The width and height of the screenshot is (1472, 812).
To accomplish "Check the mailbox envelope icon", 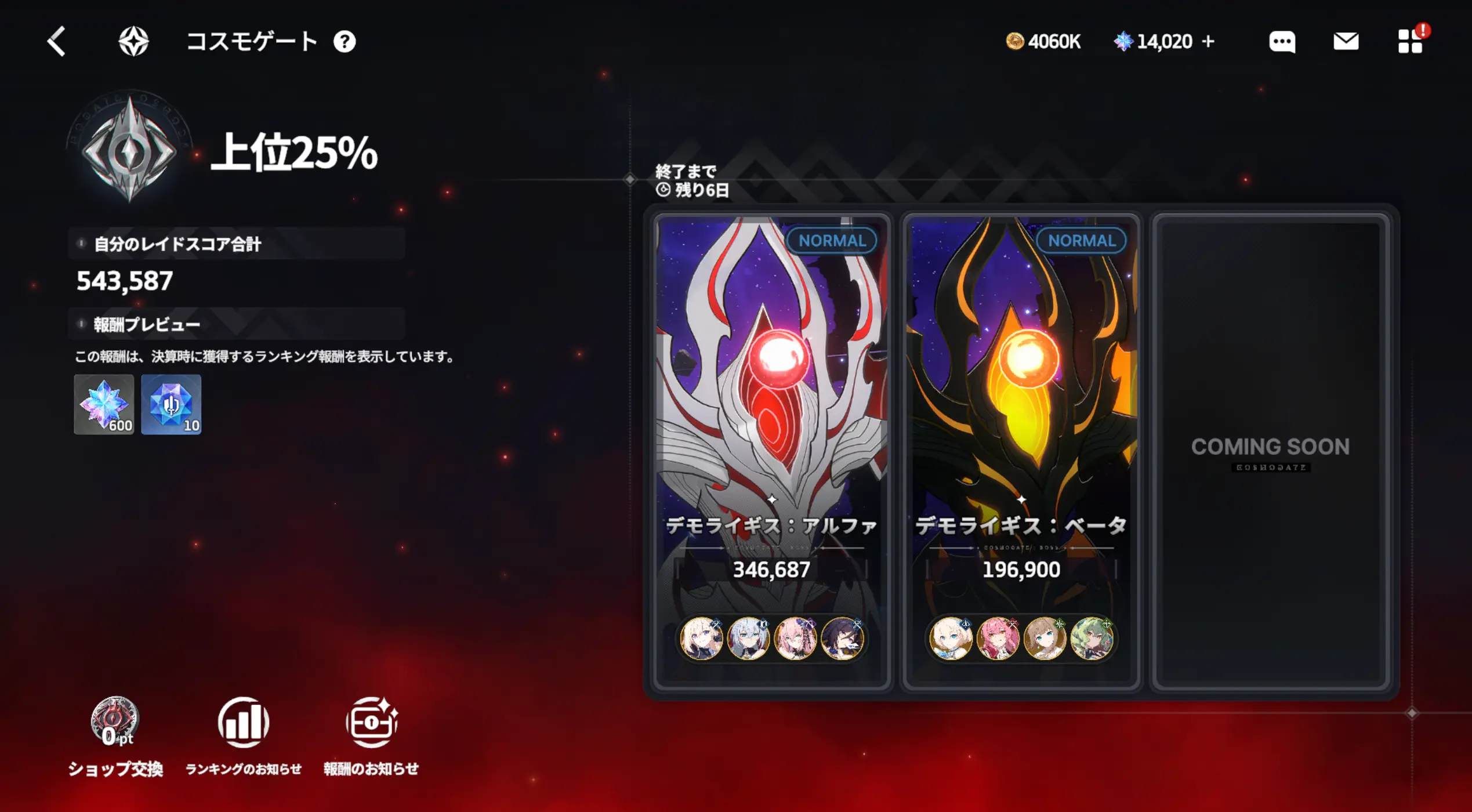I will [1346, 42].
